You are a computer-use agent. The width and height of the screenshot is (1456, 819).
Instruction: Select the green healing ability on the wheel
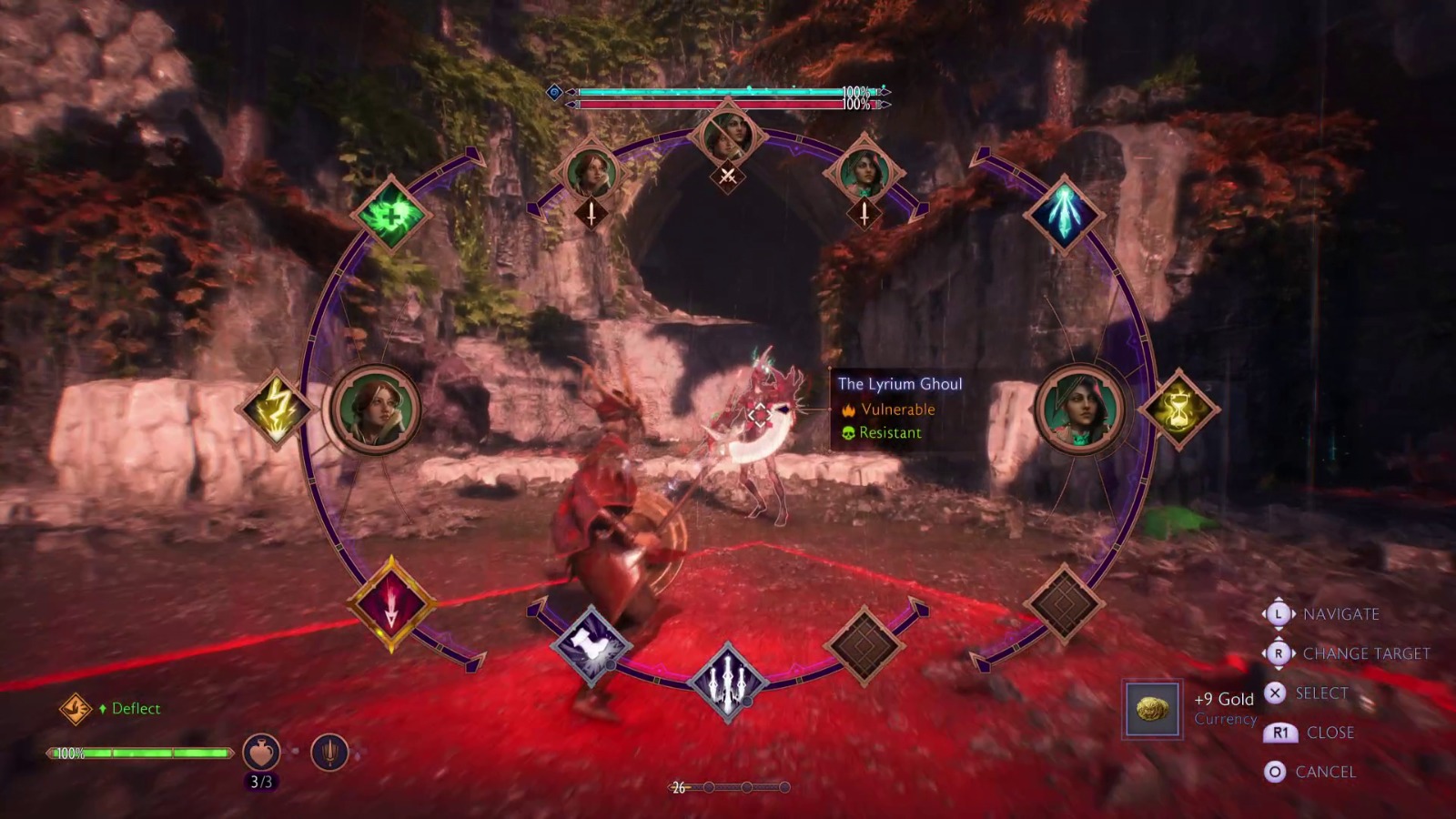tap(391, 216)
